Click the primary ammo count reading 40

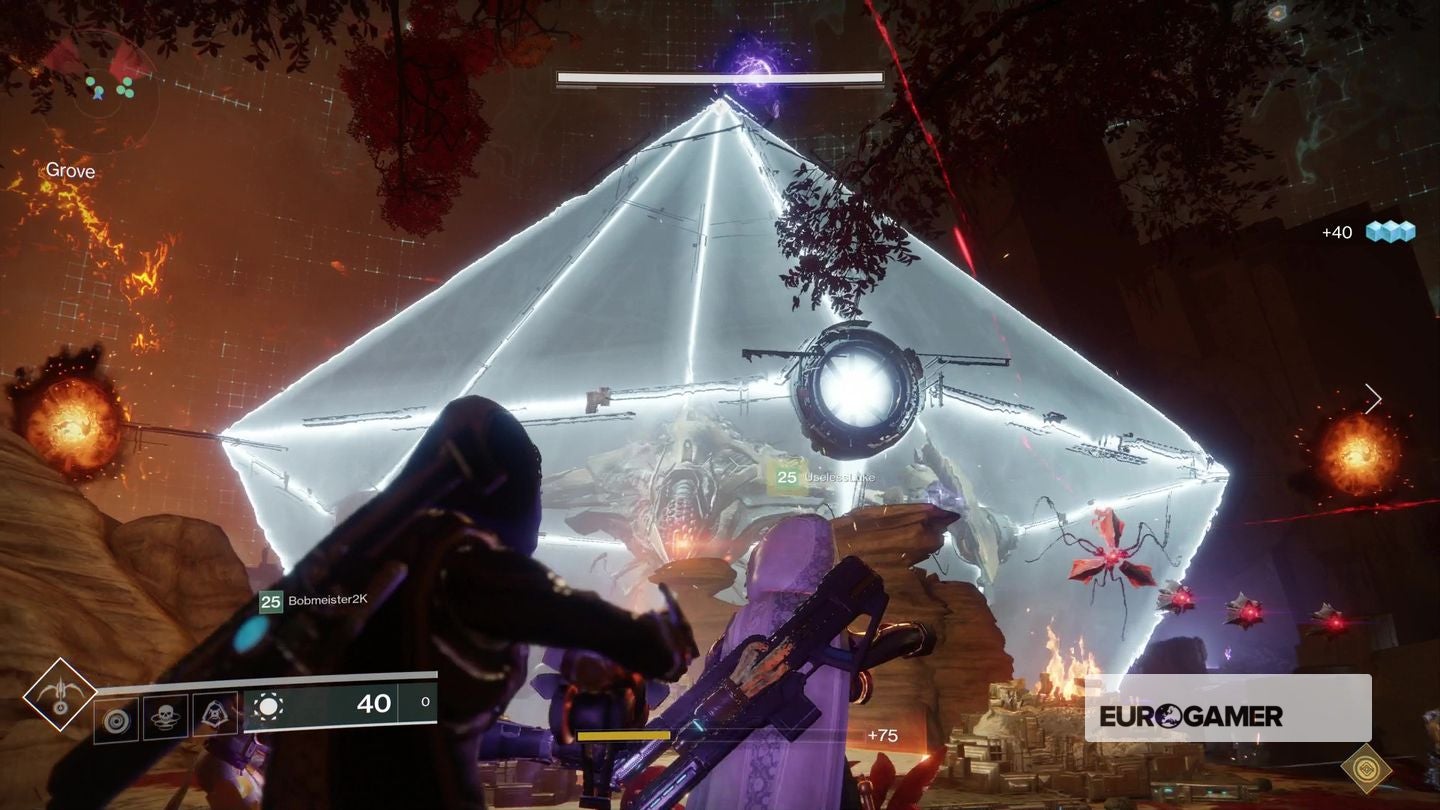pos(375,704)
